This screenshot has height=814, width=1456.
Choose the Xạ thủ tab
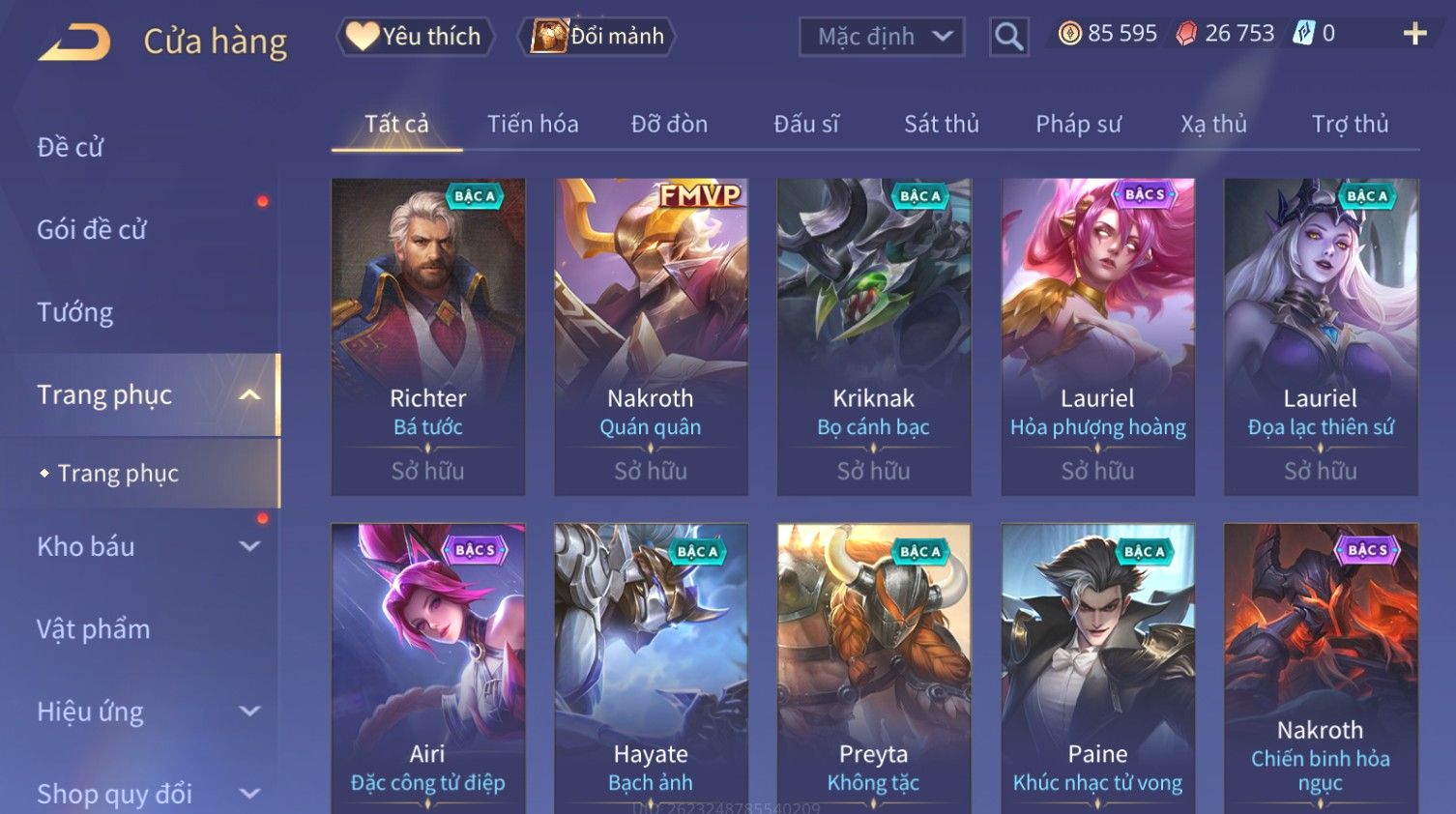tap(1213, 124)
